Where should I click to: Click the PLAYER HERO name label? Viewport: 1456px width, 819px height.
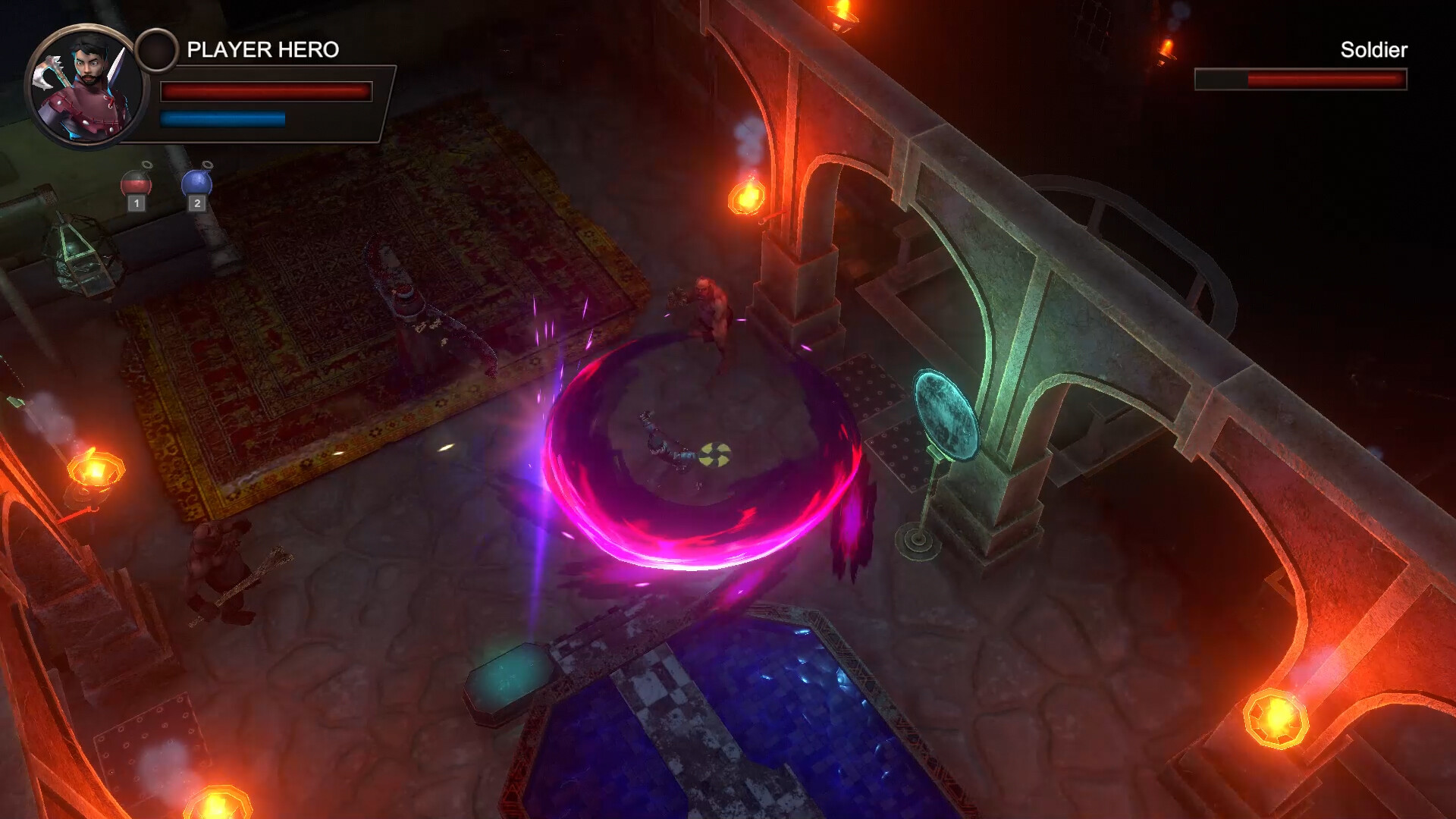point(262,49)
